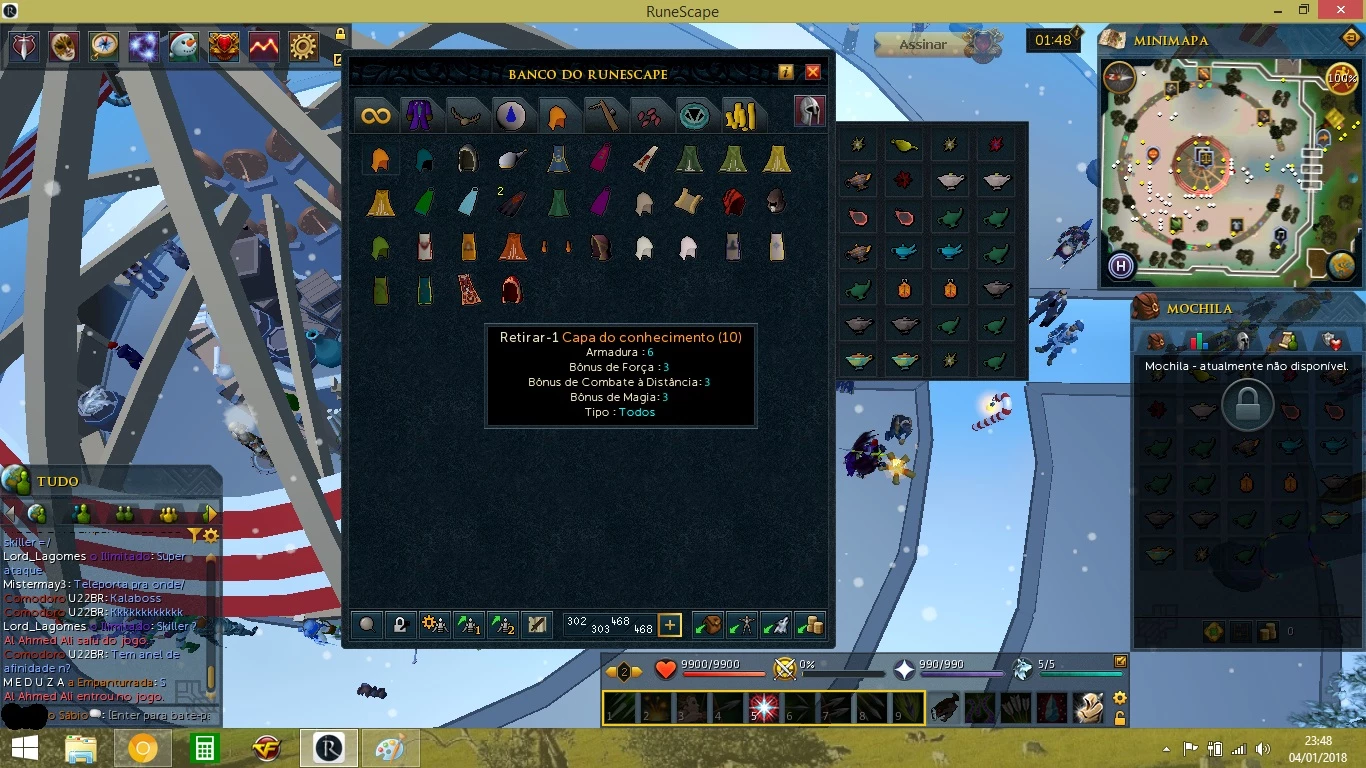Switch to the gold coins bank tab
The image size is (1366, 768).
(740, 116)
